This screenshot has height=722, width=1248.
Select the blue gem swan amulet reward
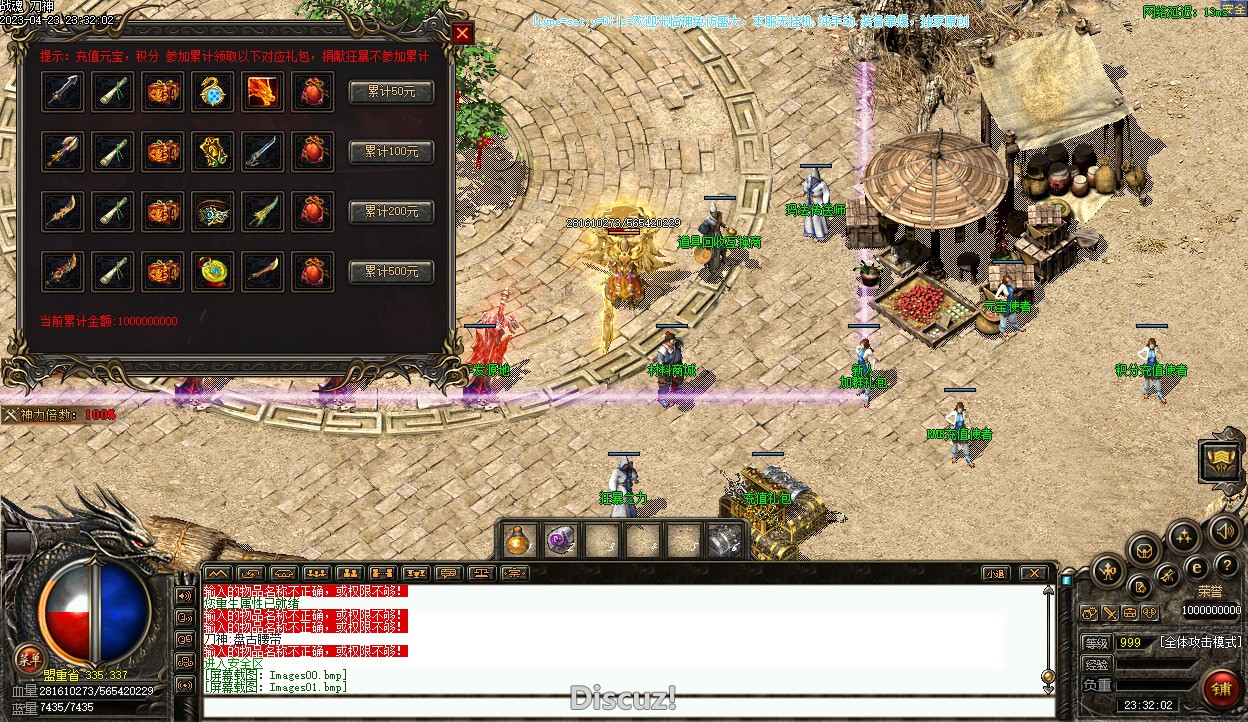coord(213,92)
